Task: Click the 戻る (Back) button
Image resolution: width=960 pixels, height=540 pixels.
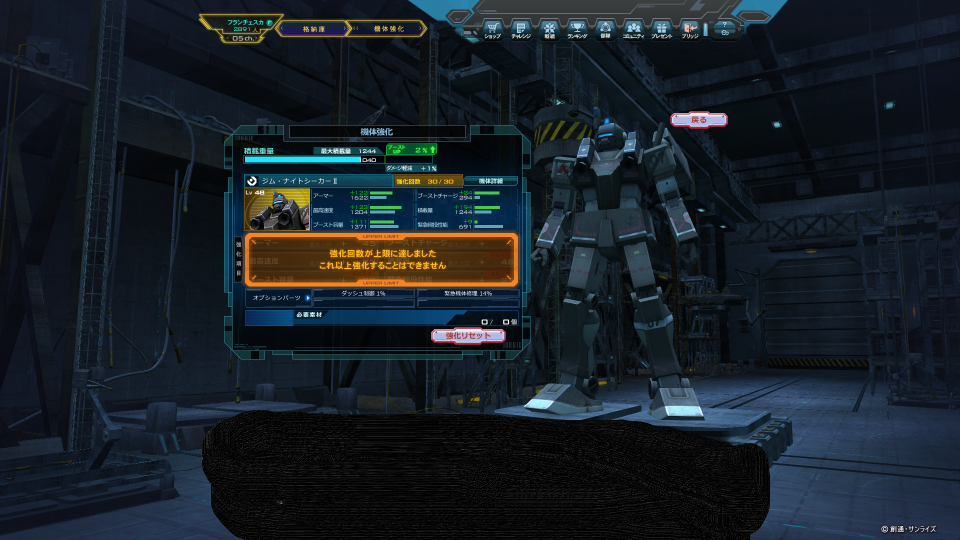Action: (x=699, y=120)
